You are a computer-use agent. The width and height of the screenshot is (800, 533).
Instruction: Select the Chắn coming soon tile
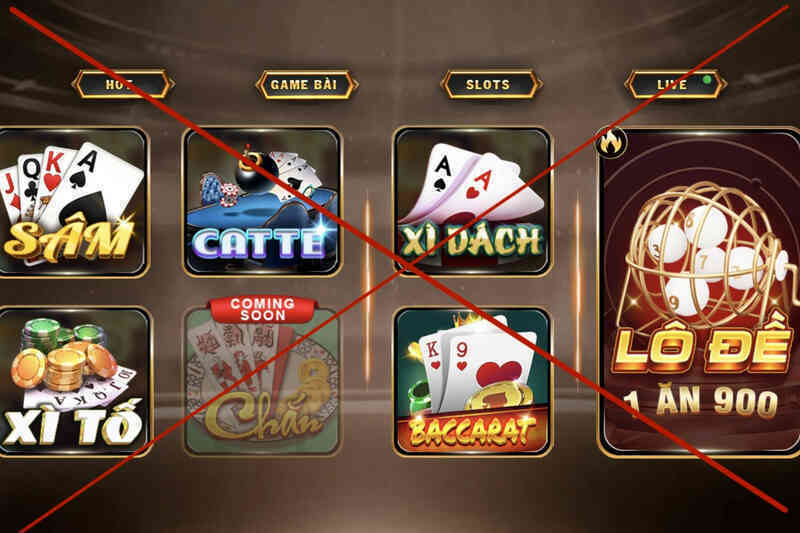tap(262, 382)
